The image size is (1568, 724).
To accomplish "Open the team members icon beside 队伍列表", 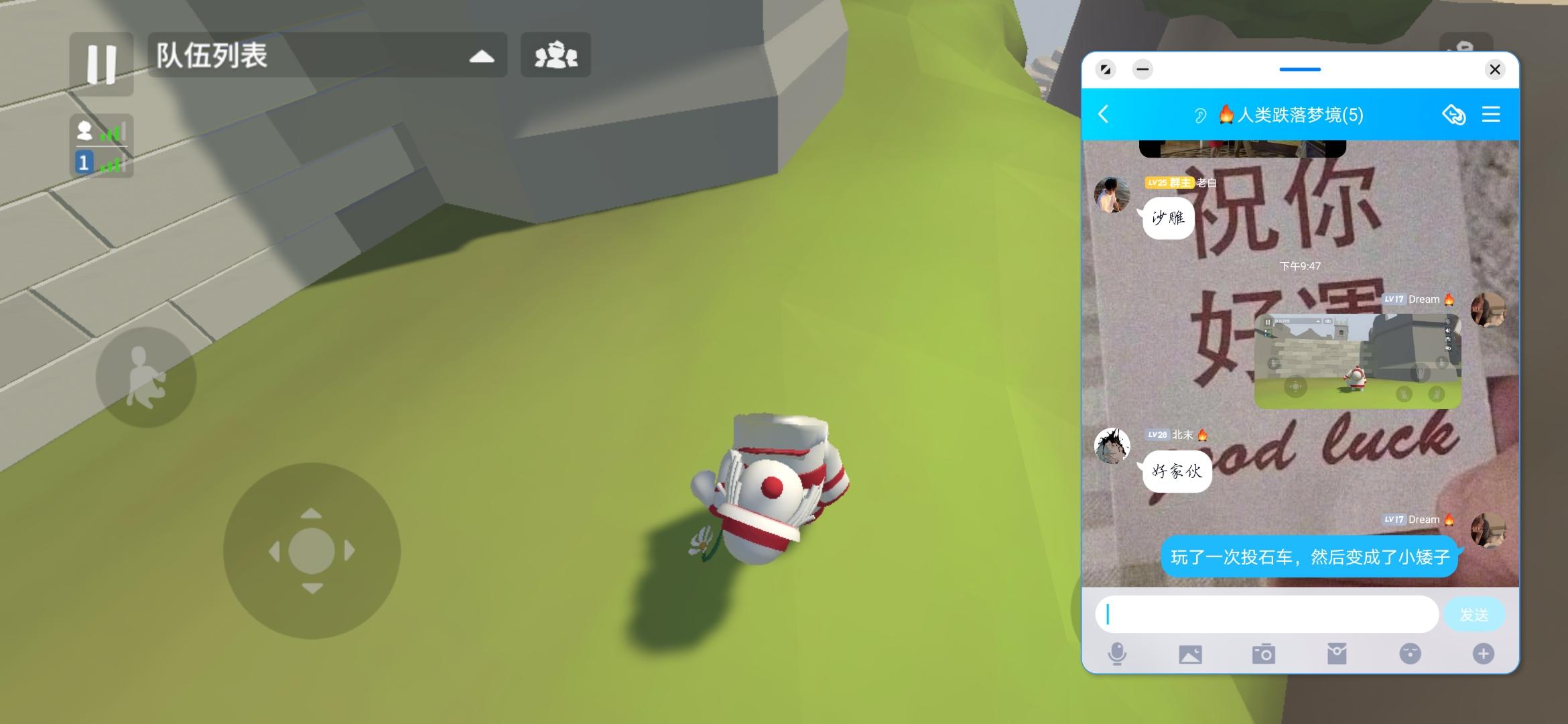I will (x=556, y=56).
